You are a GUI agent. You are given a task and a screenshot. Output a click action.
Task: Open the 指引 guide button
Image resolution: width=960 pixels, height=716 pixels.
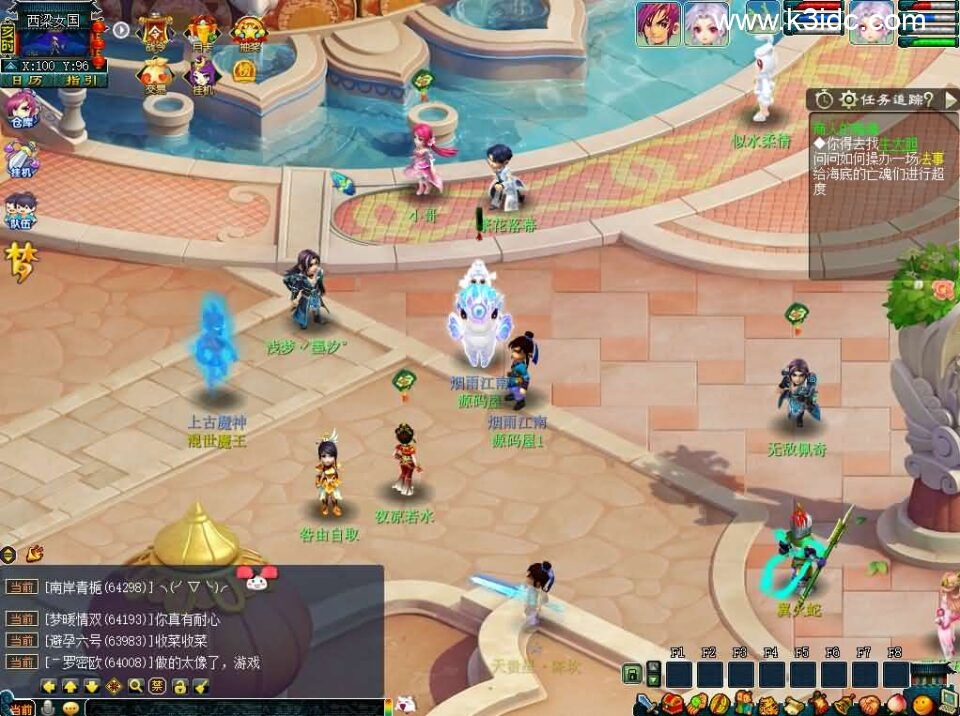pyautogui.click(x=80, y=80)
